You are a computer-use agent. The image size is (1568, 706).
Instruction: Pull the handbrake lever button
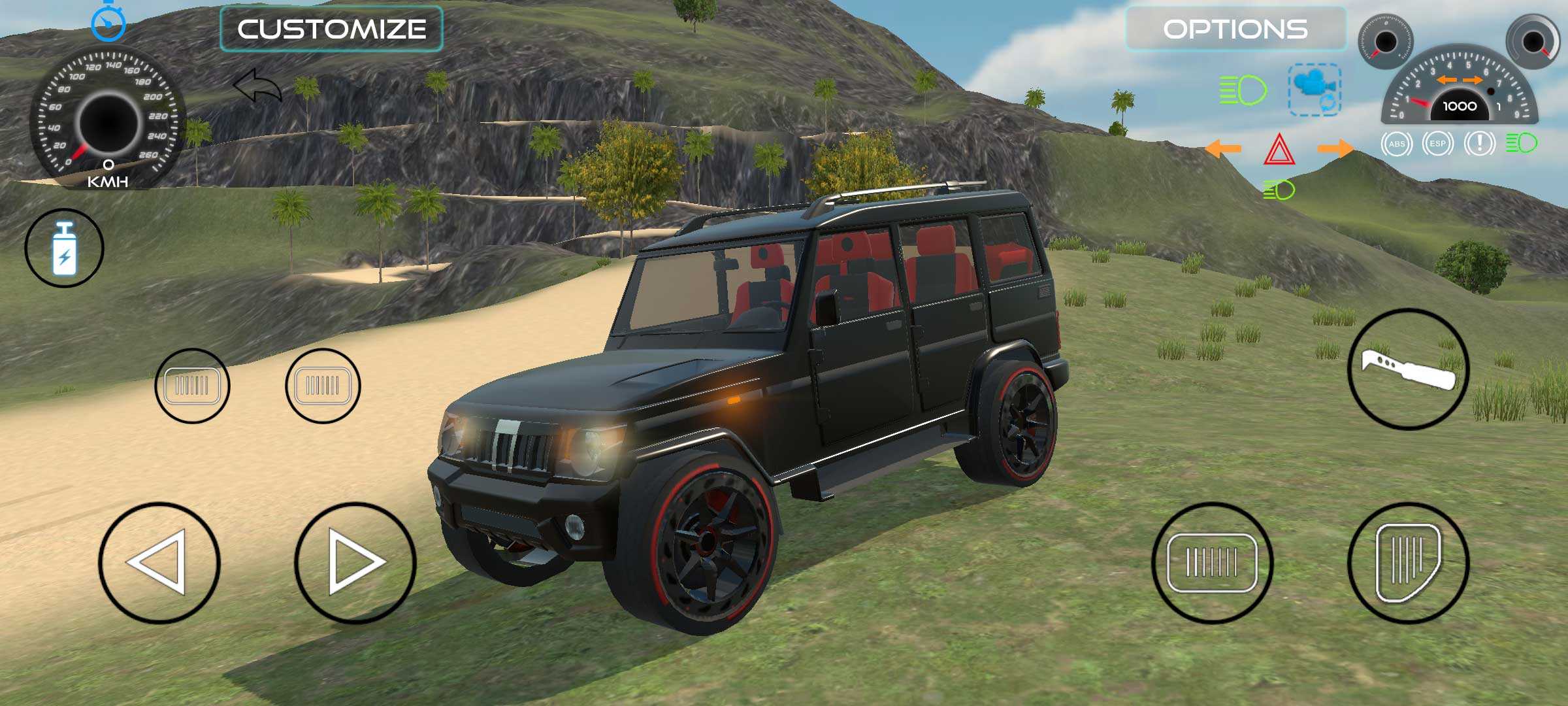(1408, 369)
